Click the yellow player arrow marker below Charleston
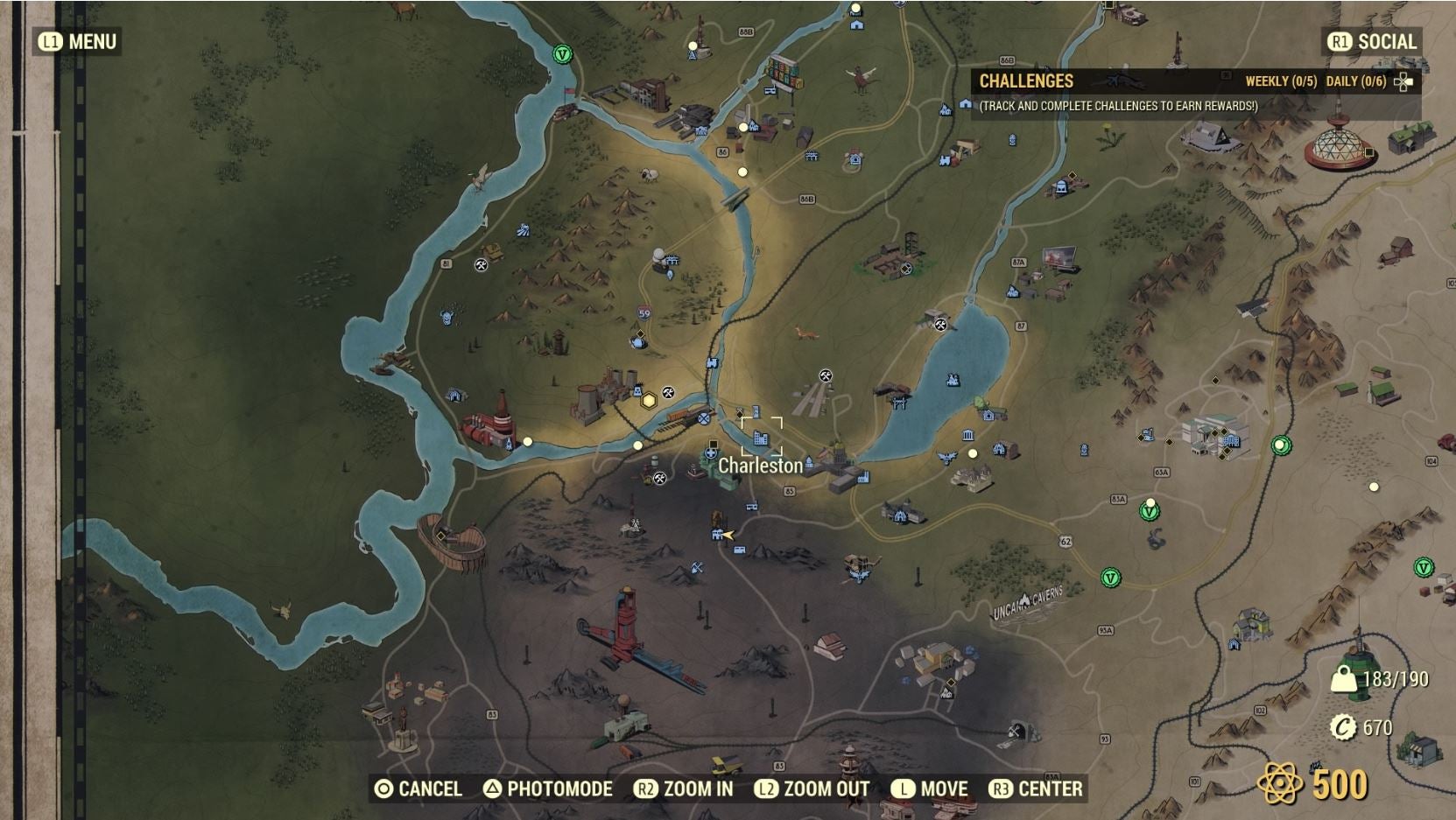 (728, 535)
